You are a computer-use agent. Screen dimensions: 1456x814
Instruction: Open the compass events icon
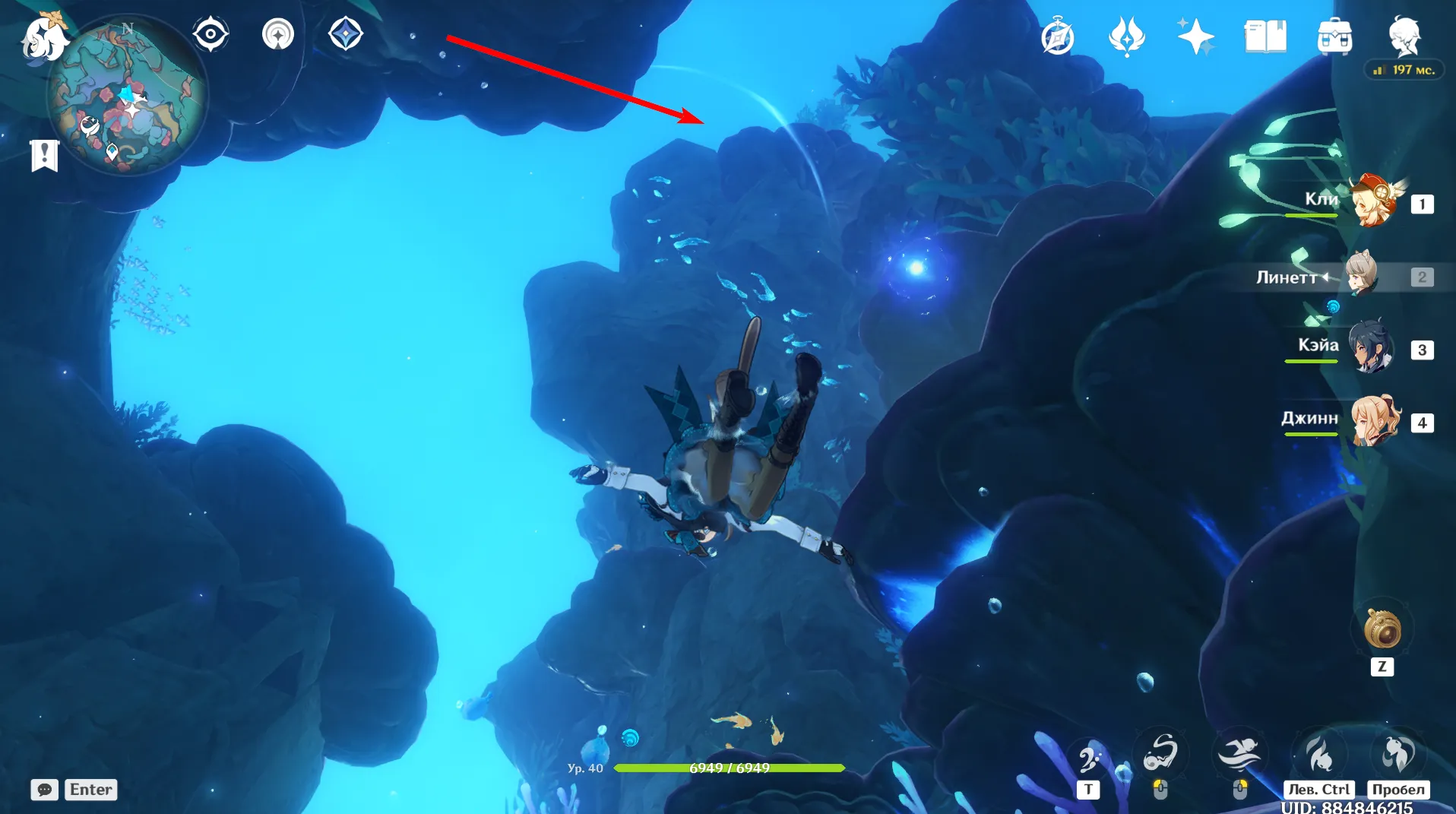pos(1058,37)
